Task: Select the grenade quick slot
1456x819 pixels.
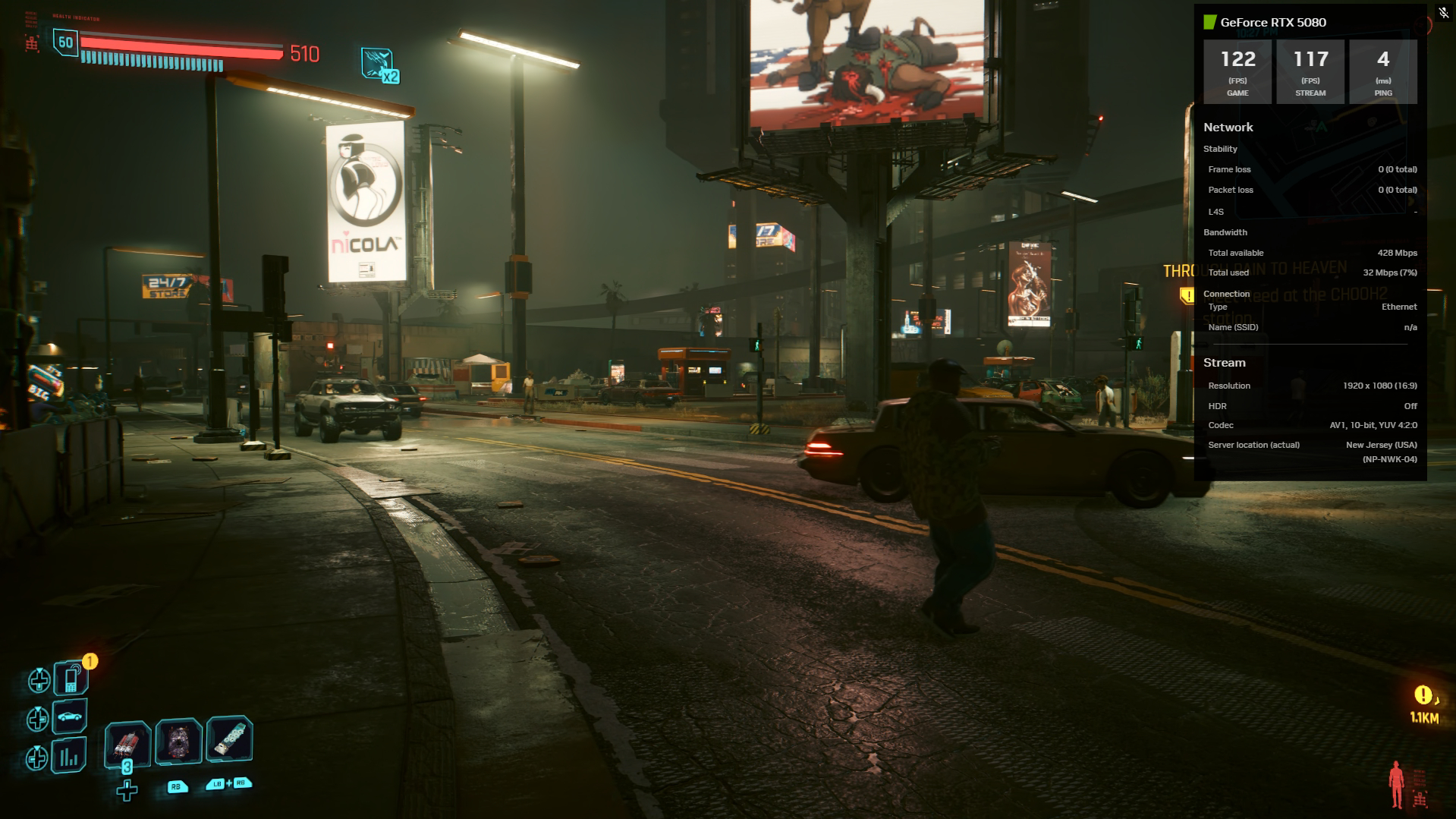Action: [178, 741]
